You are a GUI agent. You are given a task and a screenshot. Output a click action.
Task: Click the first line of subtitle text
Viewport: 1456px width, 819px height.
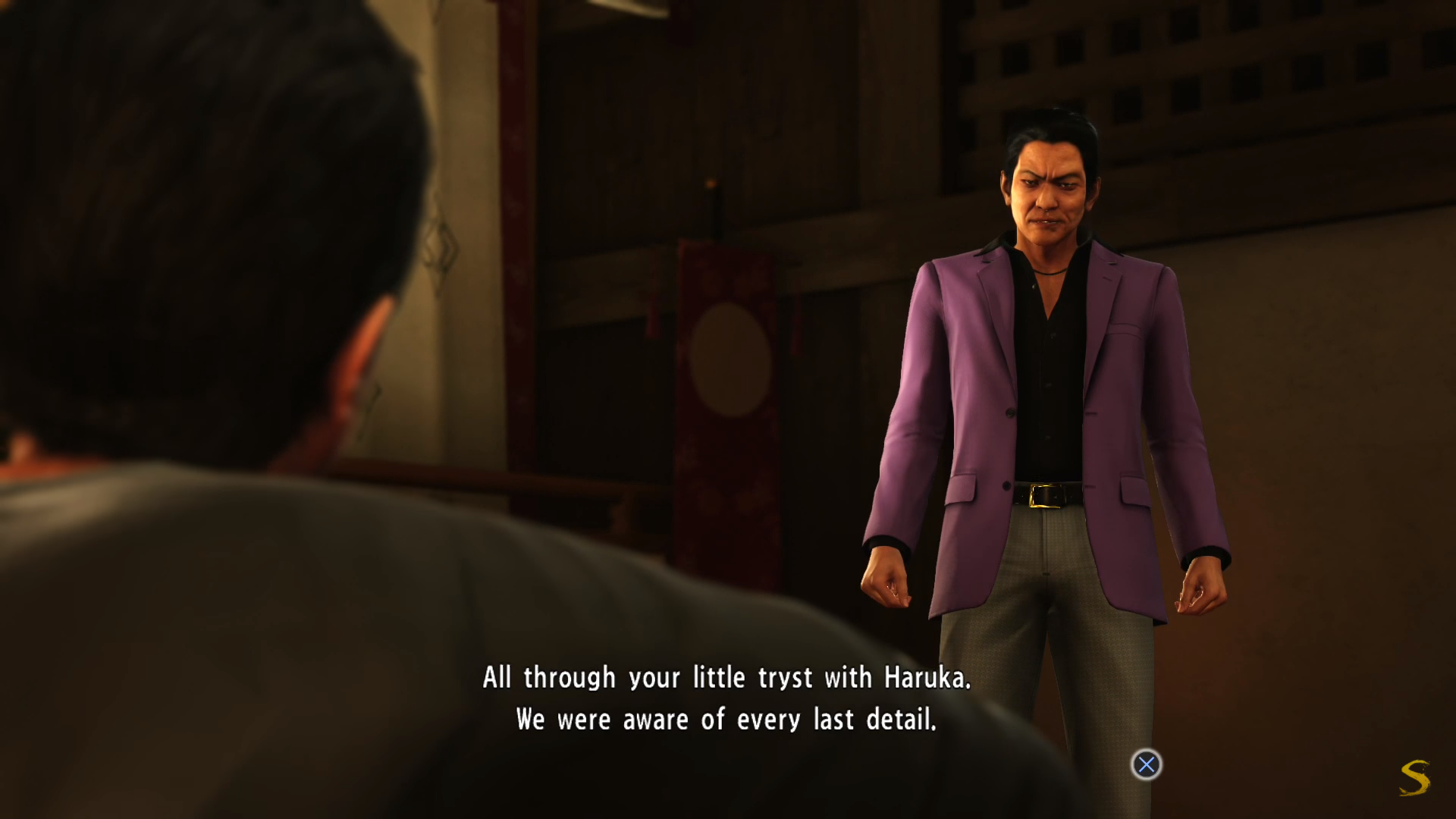coord(728,677)
